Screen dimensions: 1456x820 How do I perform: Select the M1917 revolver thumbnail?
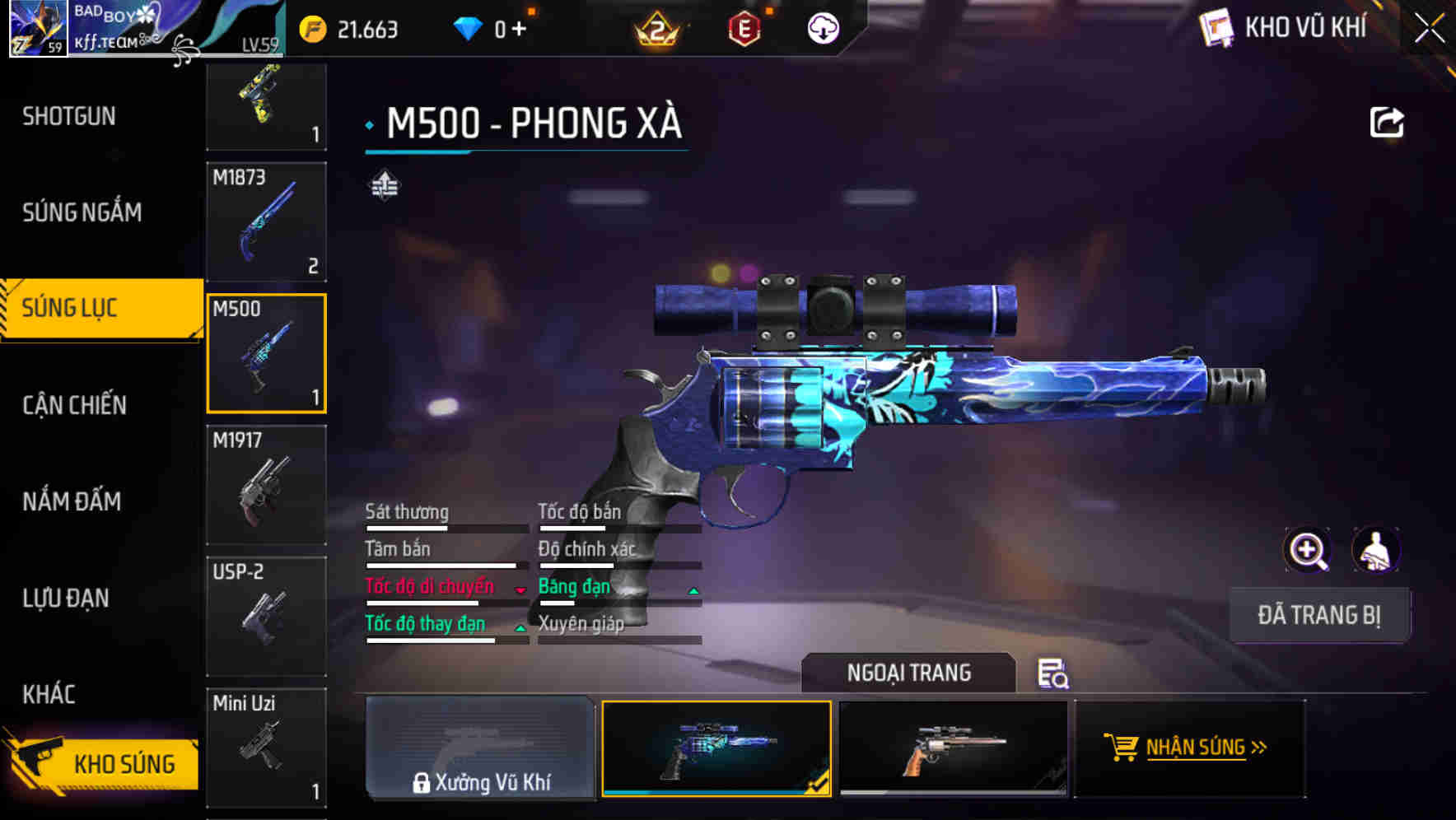tap(266, 482)
